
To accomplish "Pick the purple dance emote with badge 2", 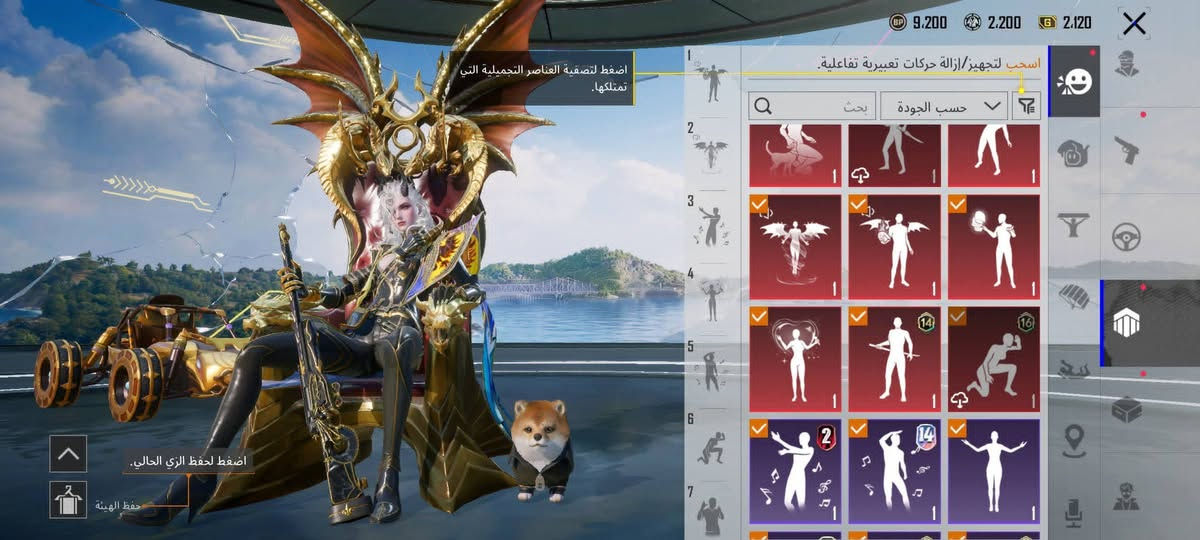I will [x=795, y=470].
